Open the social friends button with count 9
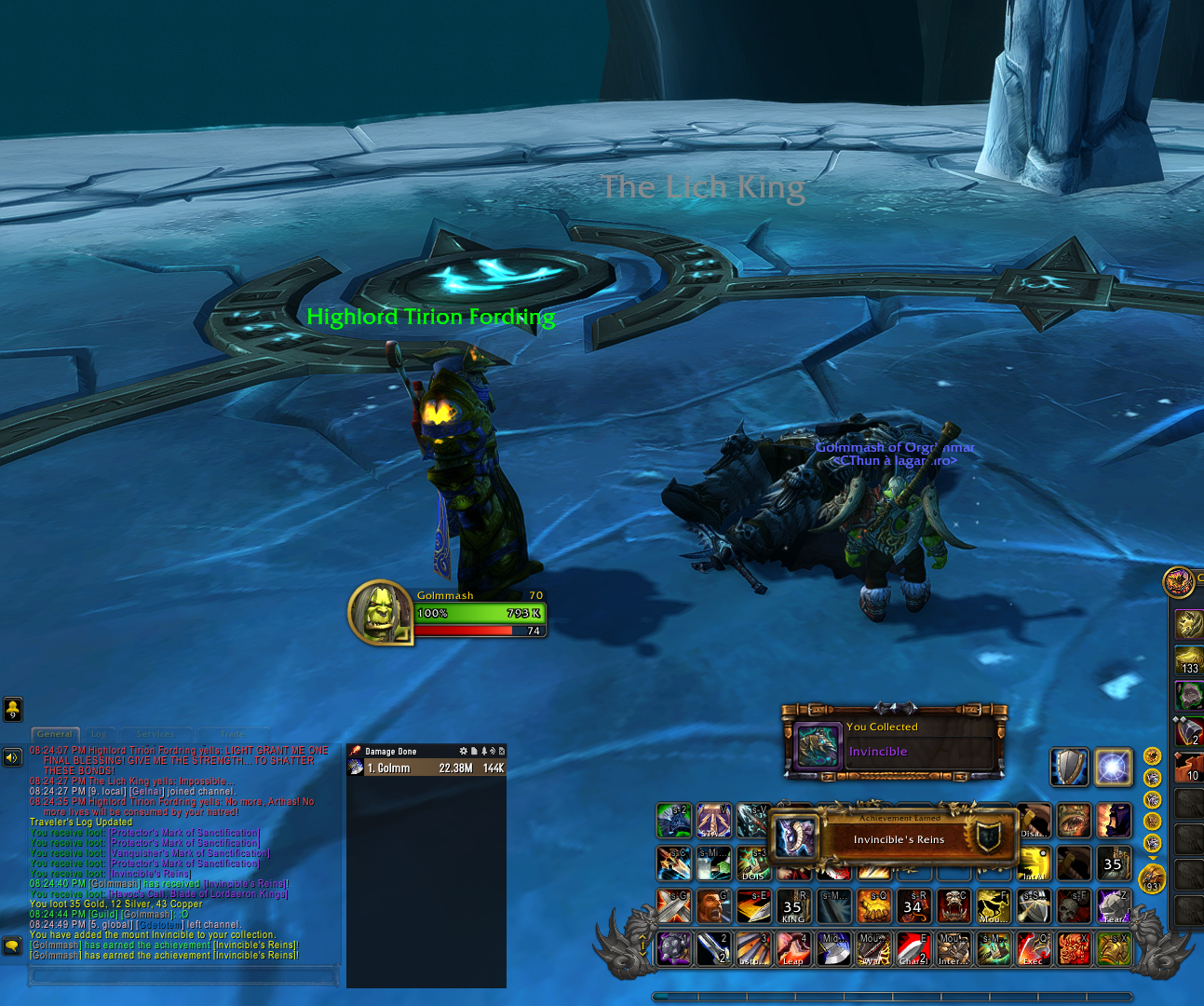 pyautogui.click(x=13, y=710)
